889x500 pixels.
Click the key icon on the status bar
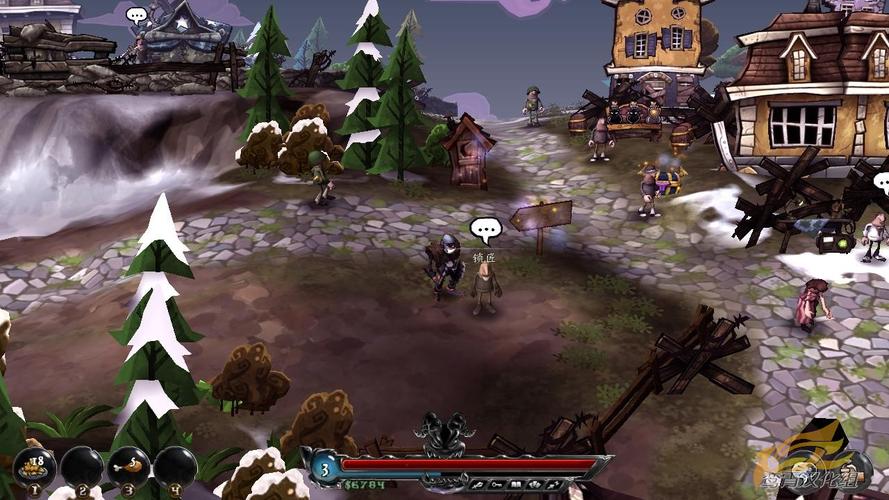point(496,485)
